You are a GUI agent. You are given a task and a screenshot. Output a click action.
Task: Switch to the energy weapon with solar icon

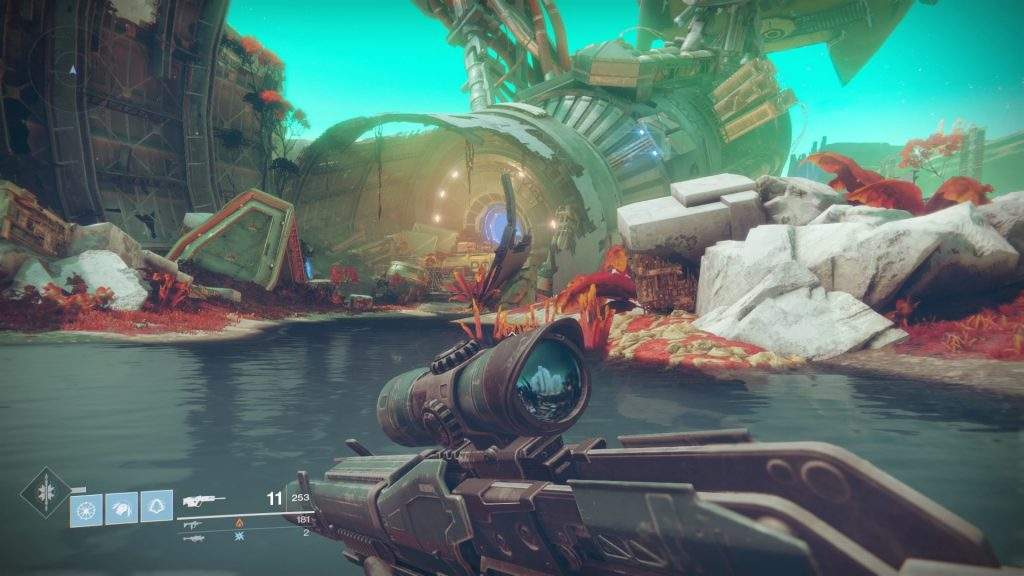point(192,523)
